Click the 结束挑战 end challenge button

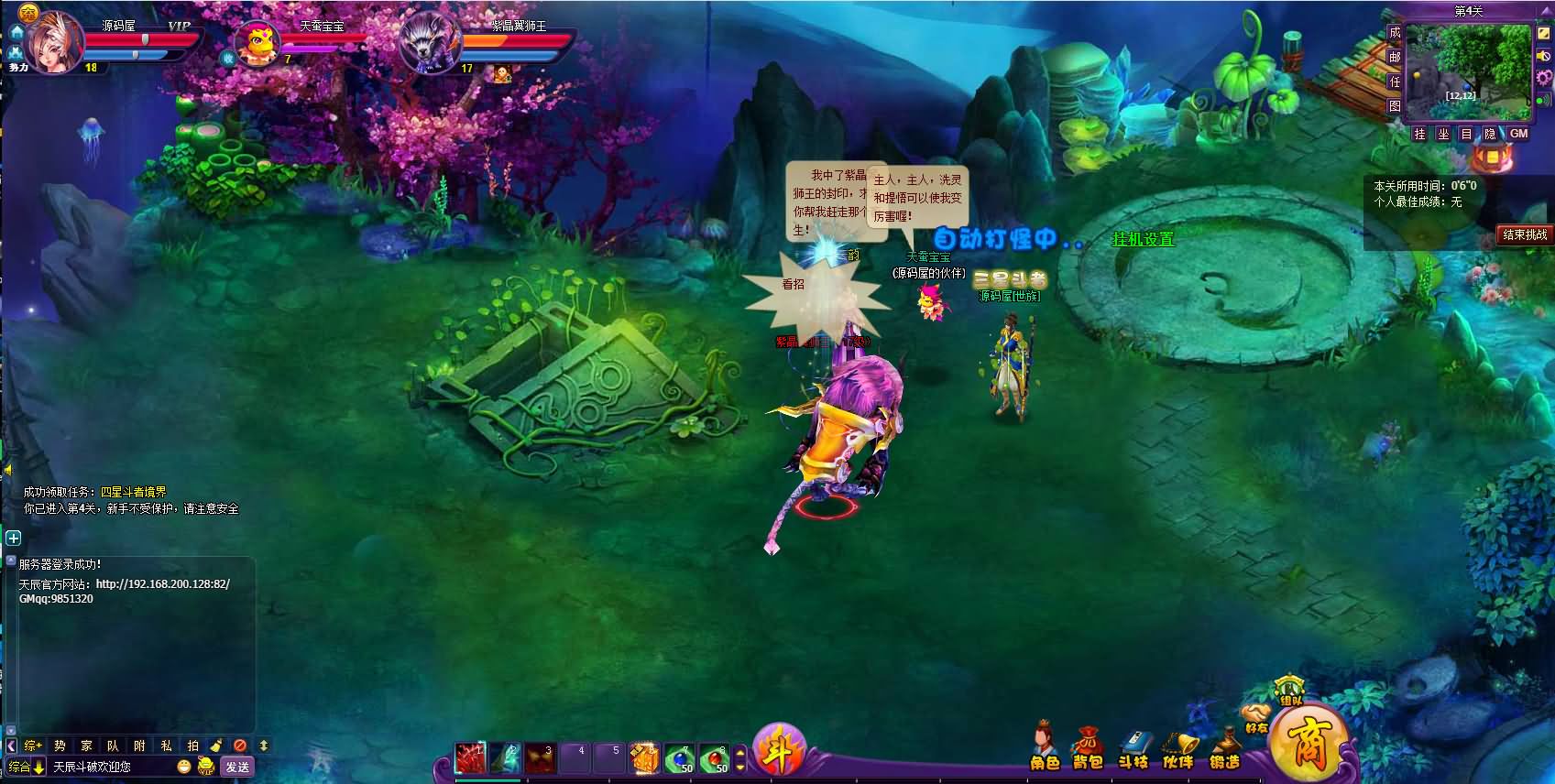pyautogui.click(x=1524, y=235)
